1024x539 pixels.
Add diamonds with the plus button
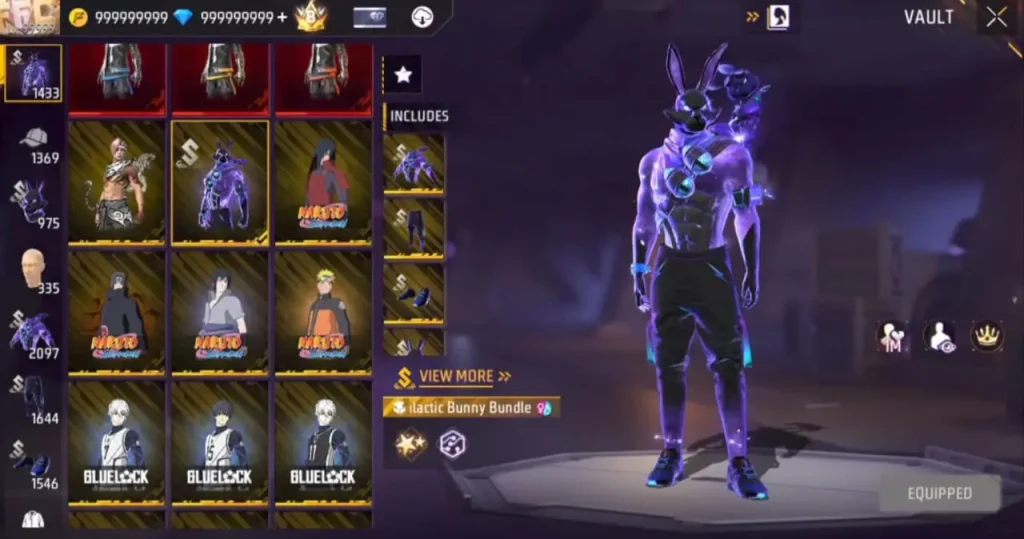[282, 18]
